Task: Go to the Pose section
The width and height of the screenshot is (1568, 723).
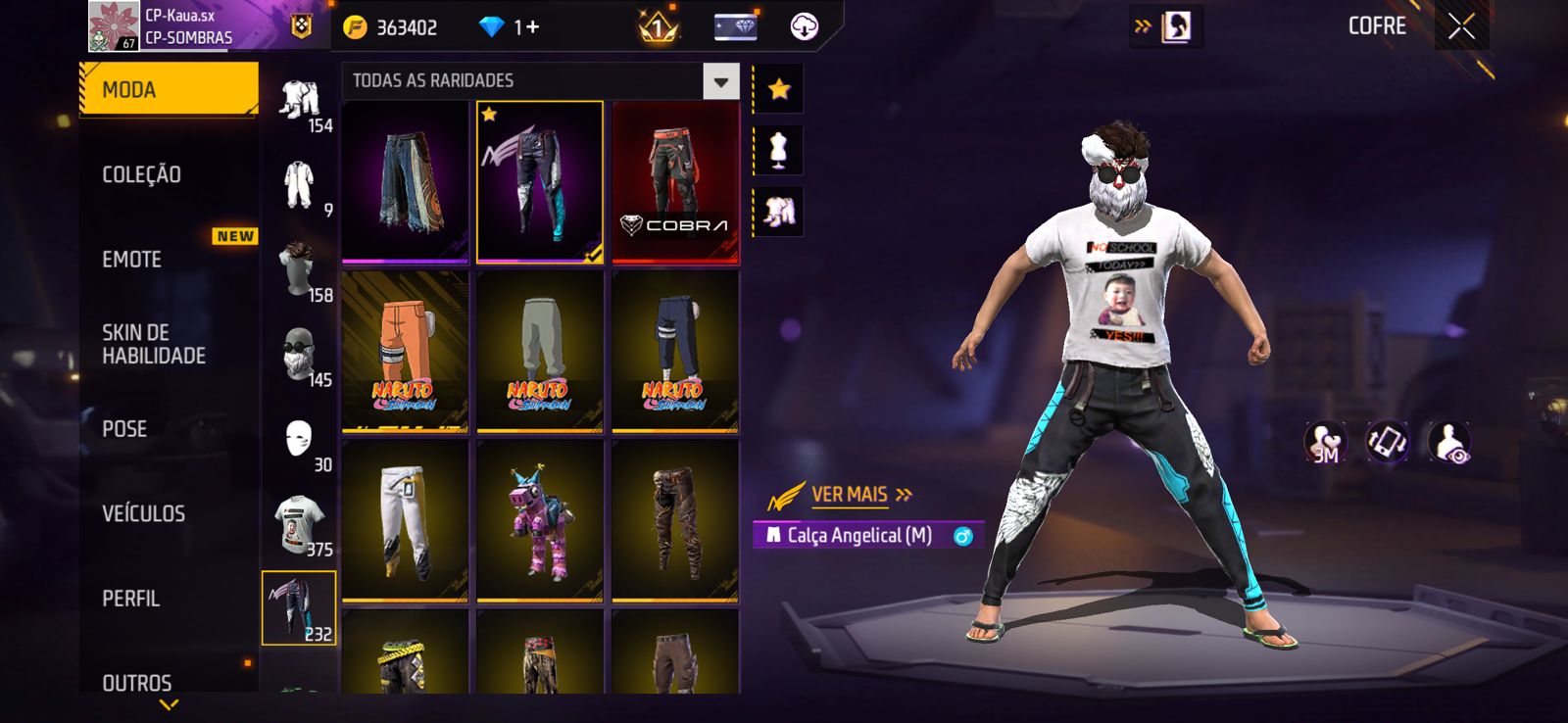Action: 124,429
